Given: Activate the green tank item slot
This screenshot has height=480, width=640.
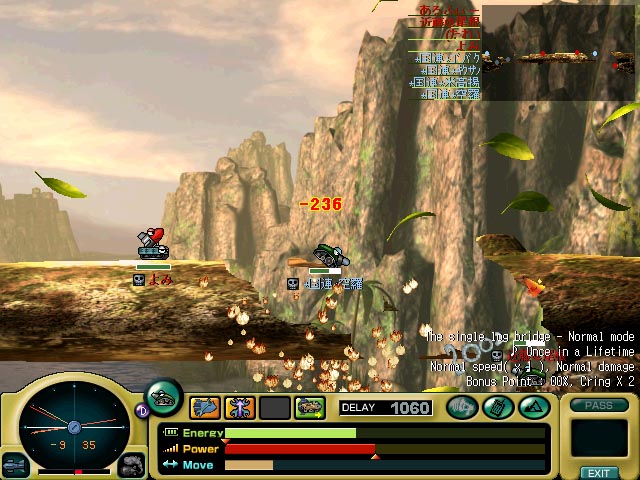Looking at the screenshot, I should click(x=310, y=407).
